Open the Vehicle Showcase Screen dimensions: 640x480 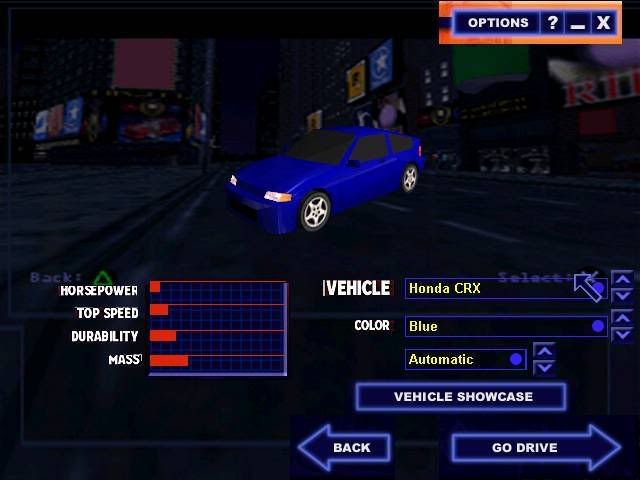[461, 397]
